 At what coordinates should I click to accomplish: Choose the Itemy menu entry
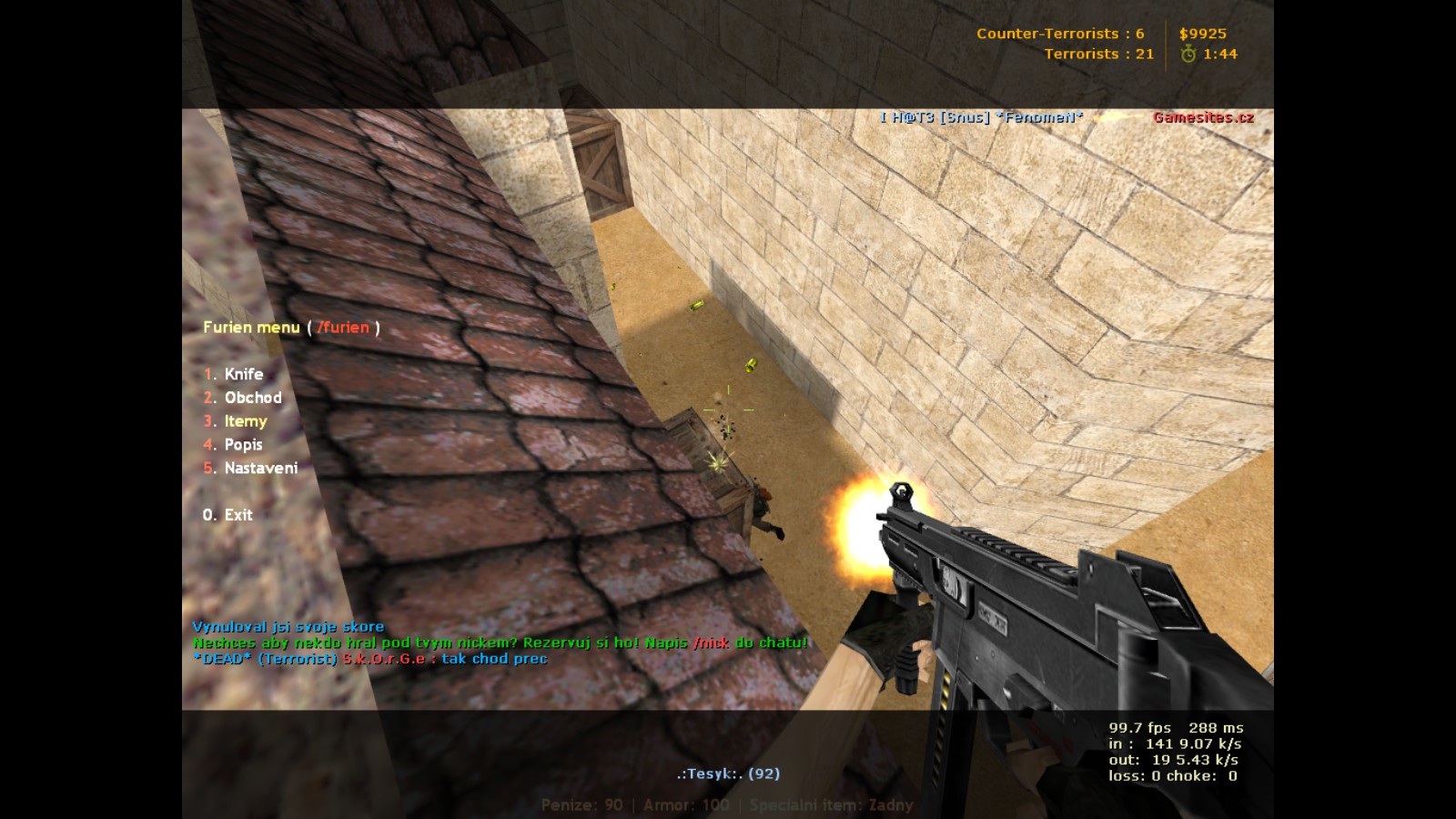coord(245,421)
